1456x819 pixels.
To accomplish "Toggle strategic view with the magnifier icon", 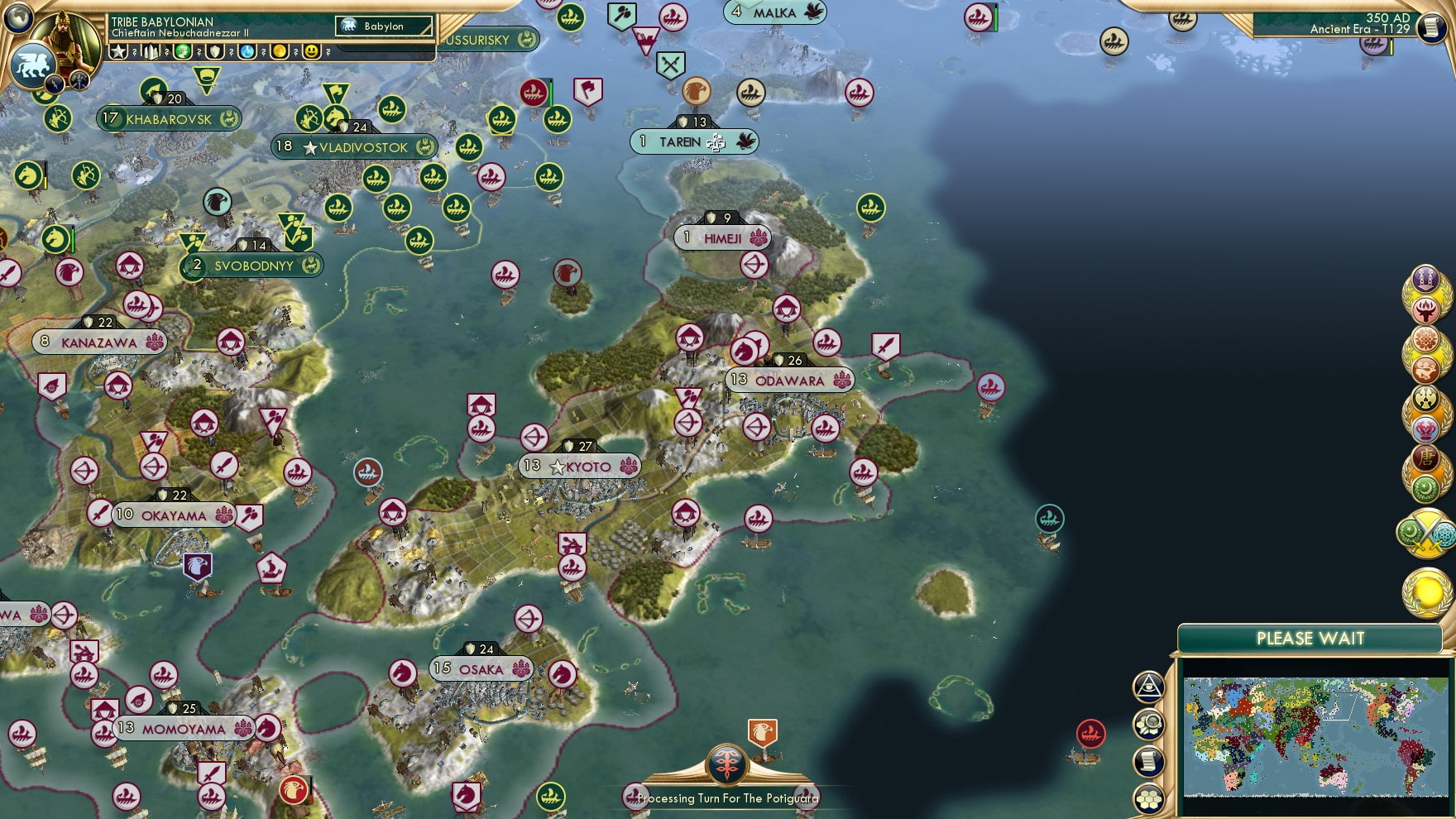I will coord(1148,723).
